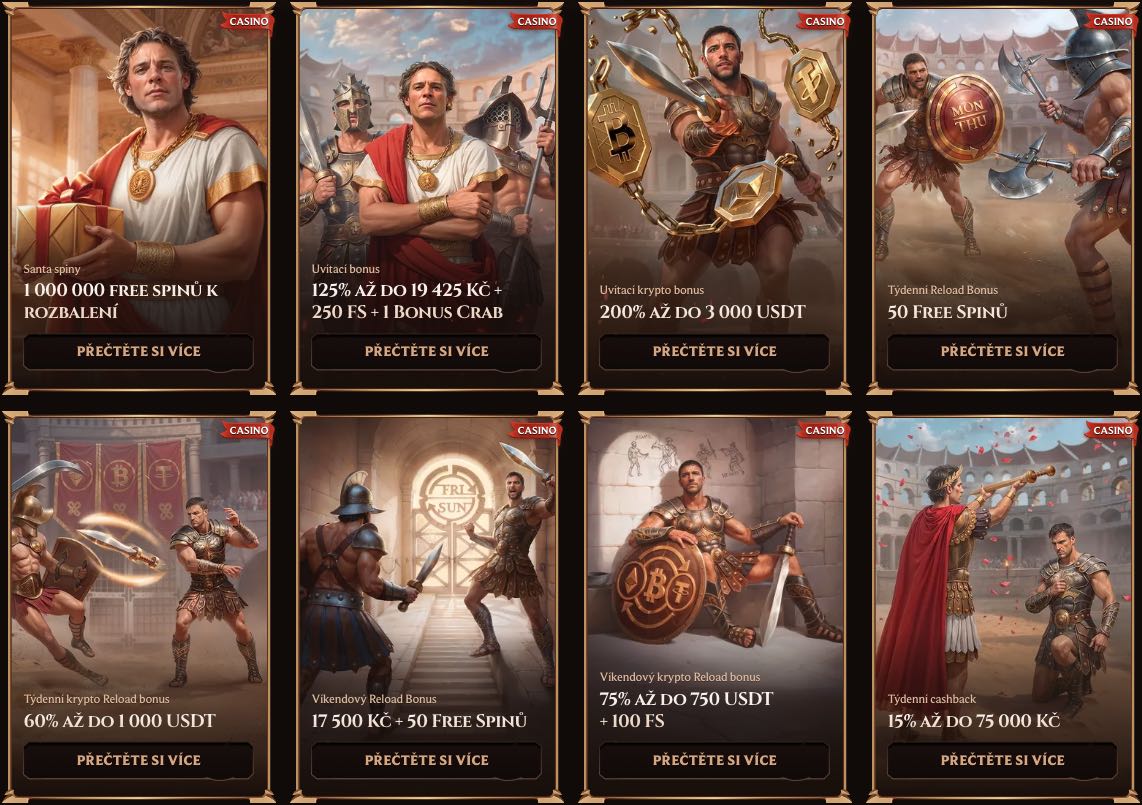
Task: Open the 17 500 Kč weekend reload details
Action: point(426,760)
